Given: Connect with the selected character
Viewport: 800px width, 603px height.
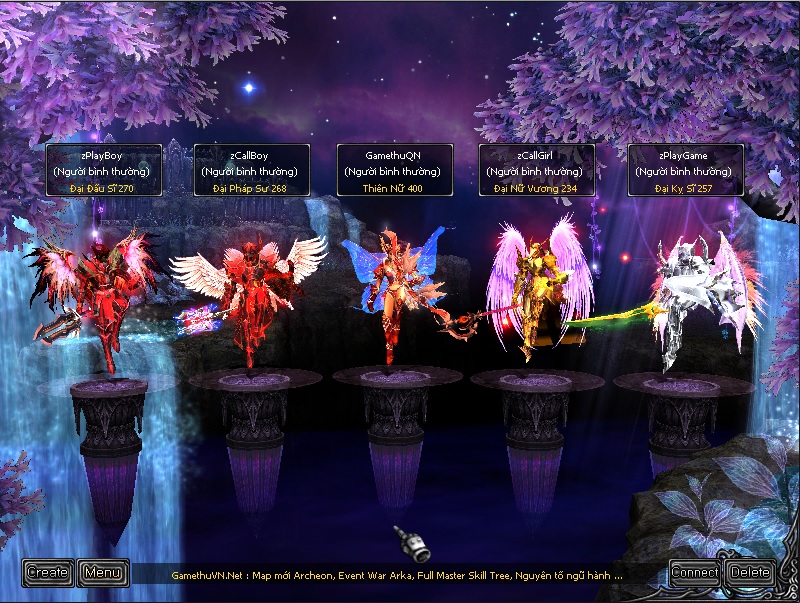Looking at the screenshot, I should (x=695, y=573).
